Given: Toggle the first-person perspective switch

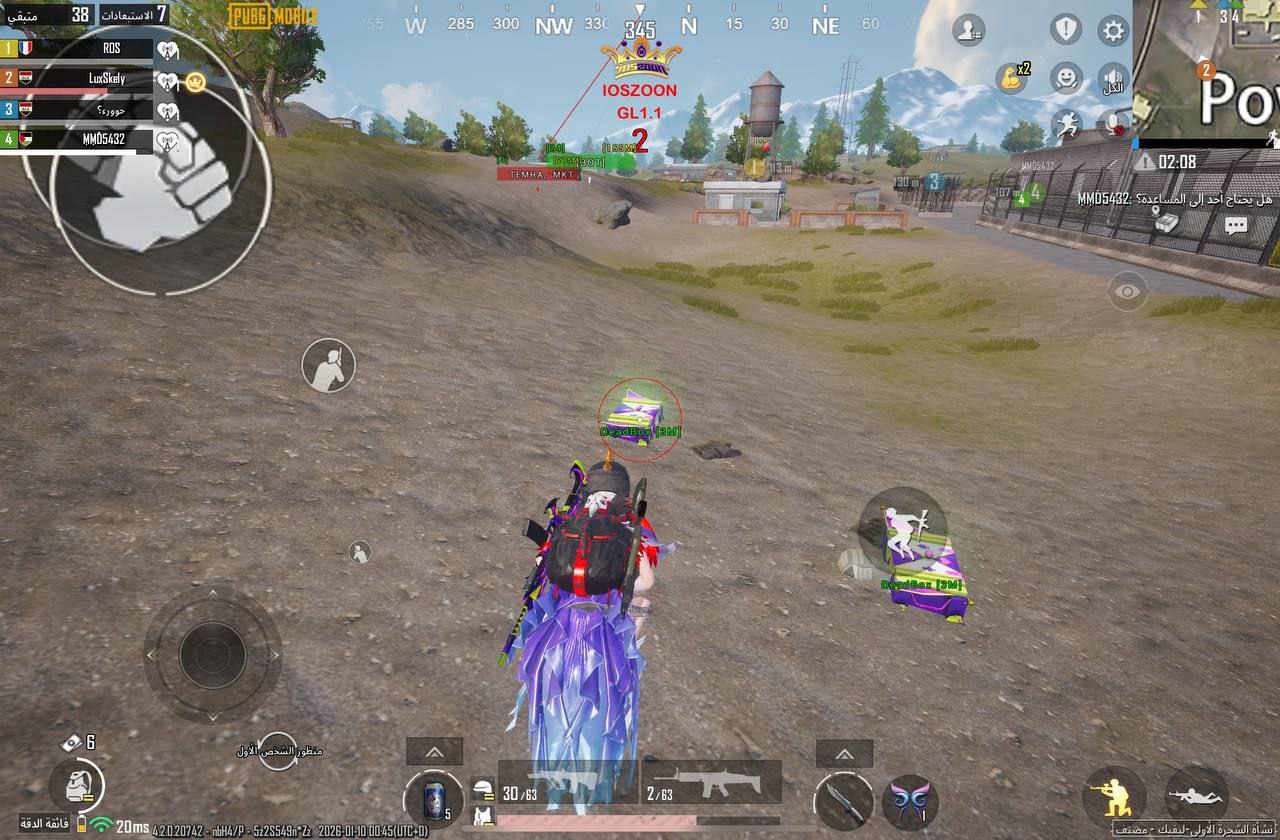Looking at the screenshot, I should (x=279, y=751).
